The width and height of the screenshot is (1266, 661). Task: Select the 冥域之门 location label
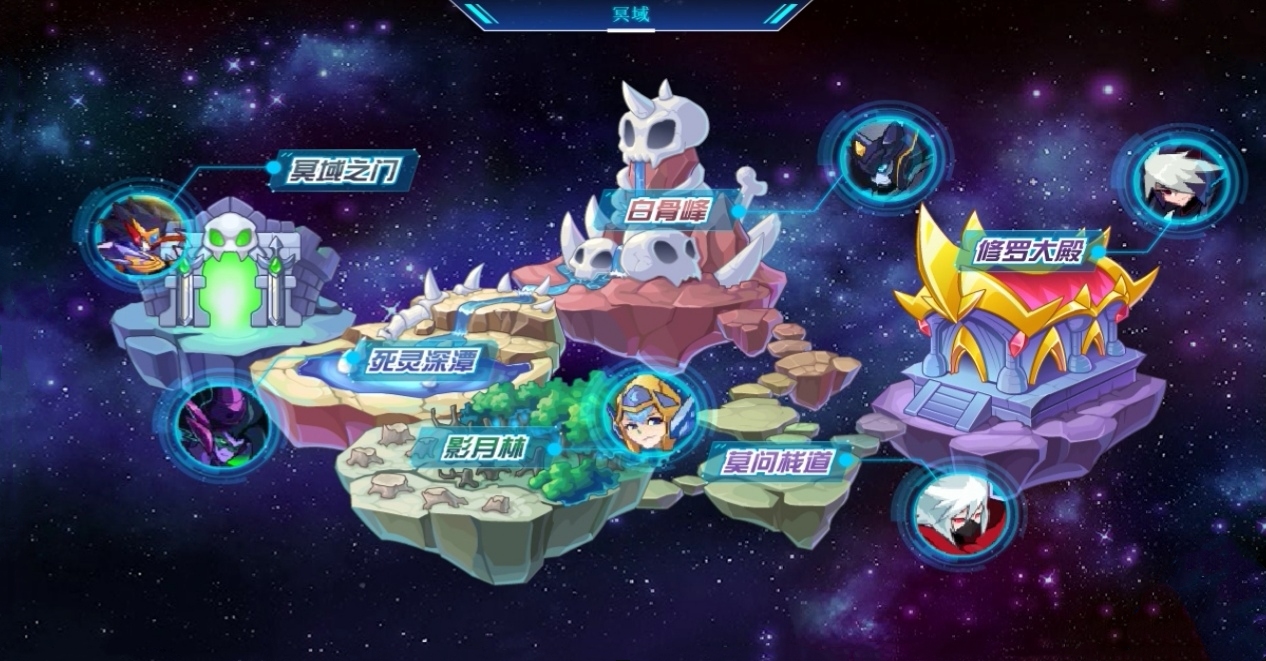pyautogui.click(x=344, y=171)
